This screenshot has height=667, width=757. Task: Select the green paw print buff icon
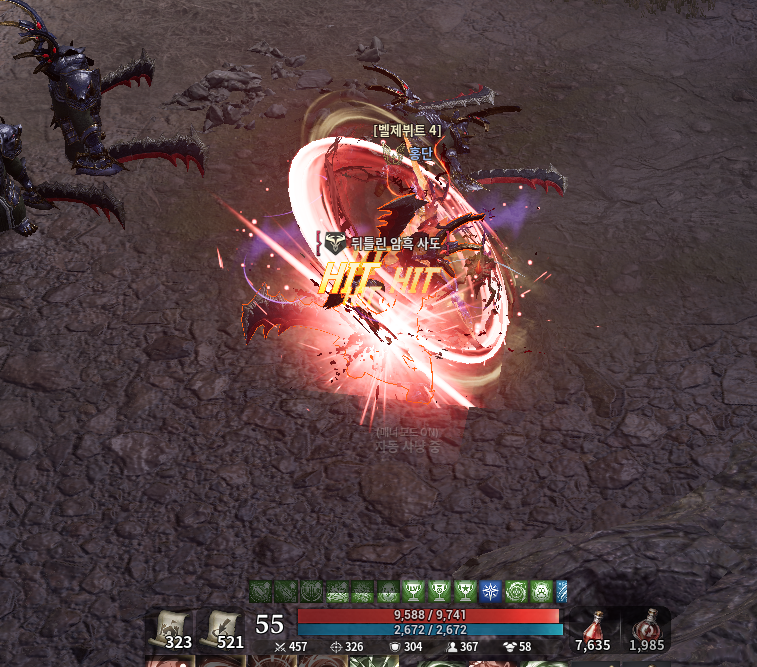point(542,591)
